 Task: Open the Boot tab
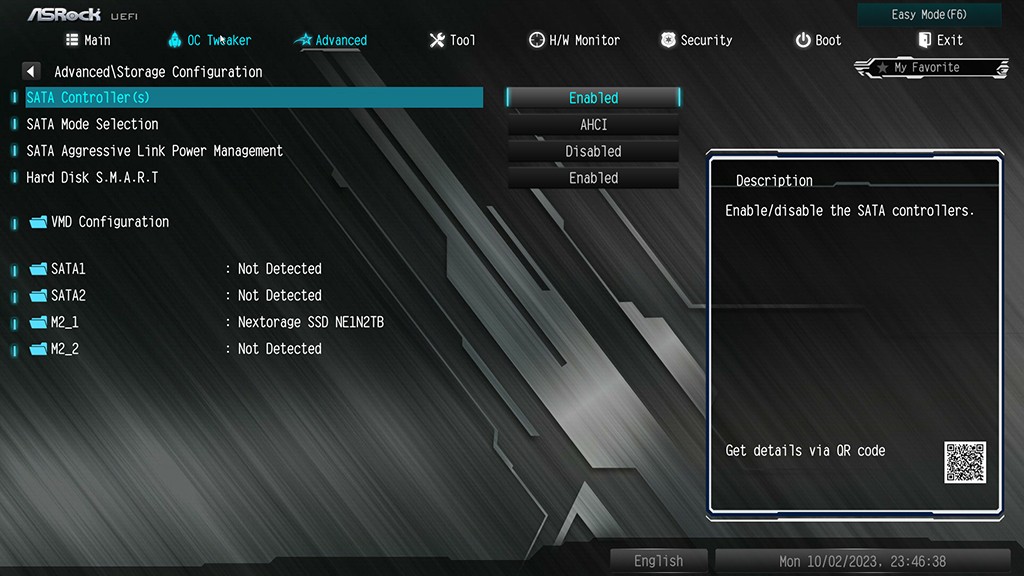(818, 40)
